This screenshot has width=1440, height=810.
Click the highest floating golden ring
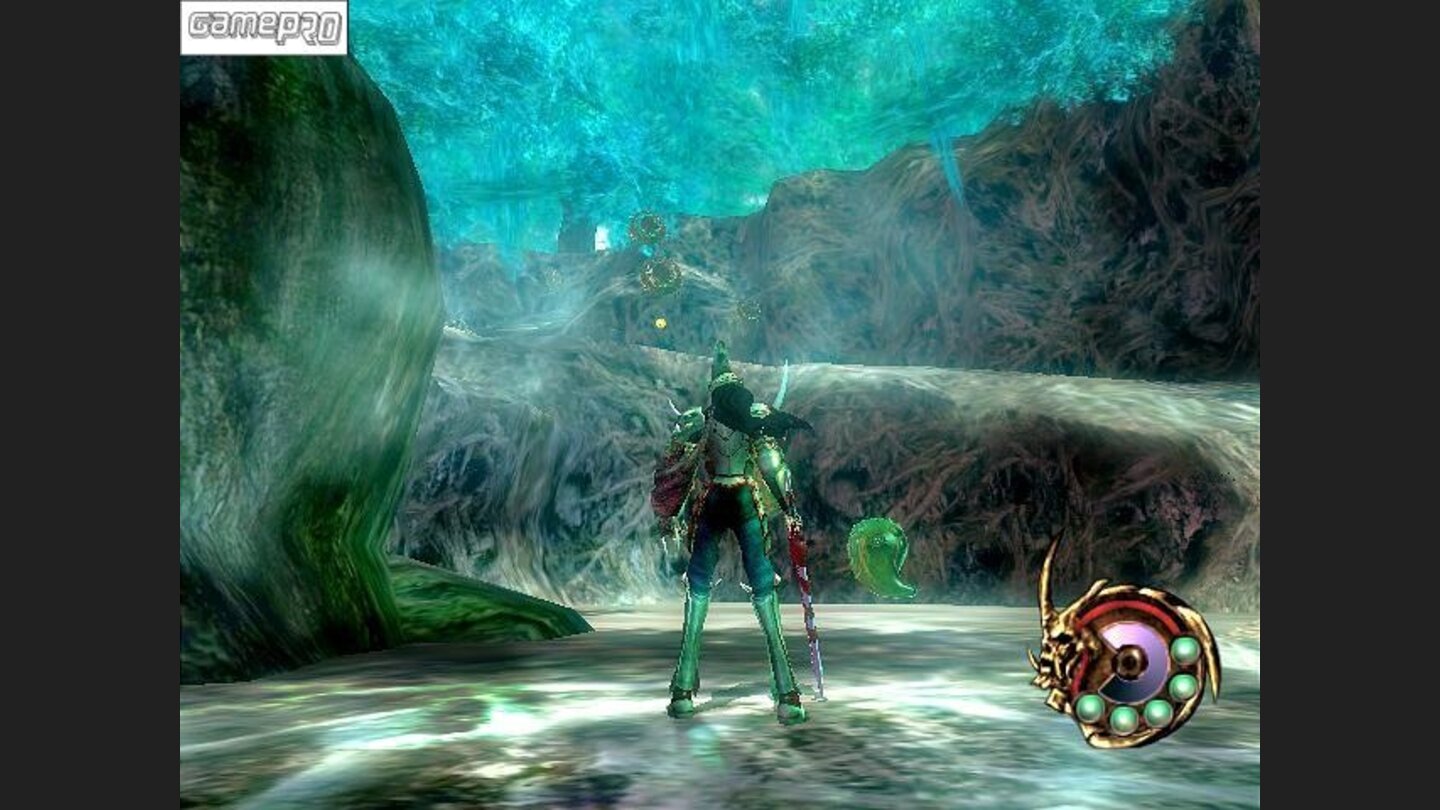pyautogui.click(x=647, y=227)
